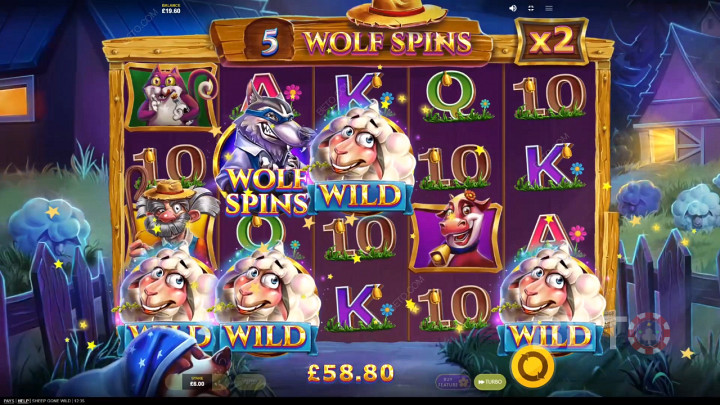
Task: Open the Pays table link
Action: [8, 400]
